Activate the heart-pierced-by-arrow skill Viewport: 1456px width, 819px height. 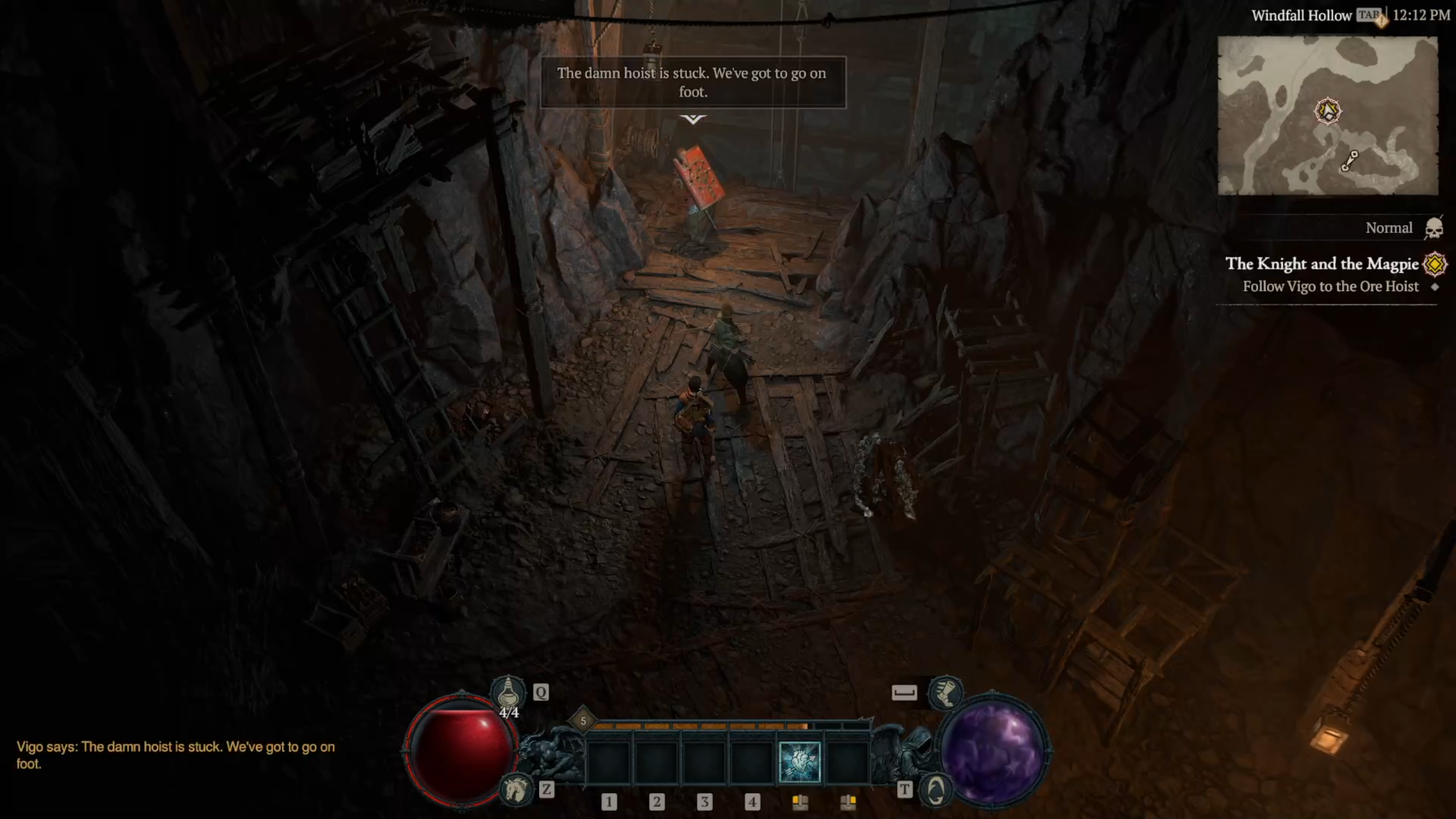(x=799, y=762)
